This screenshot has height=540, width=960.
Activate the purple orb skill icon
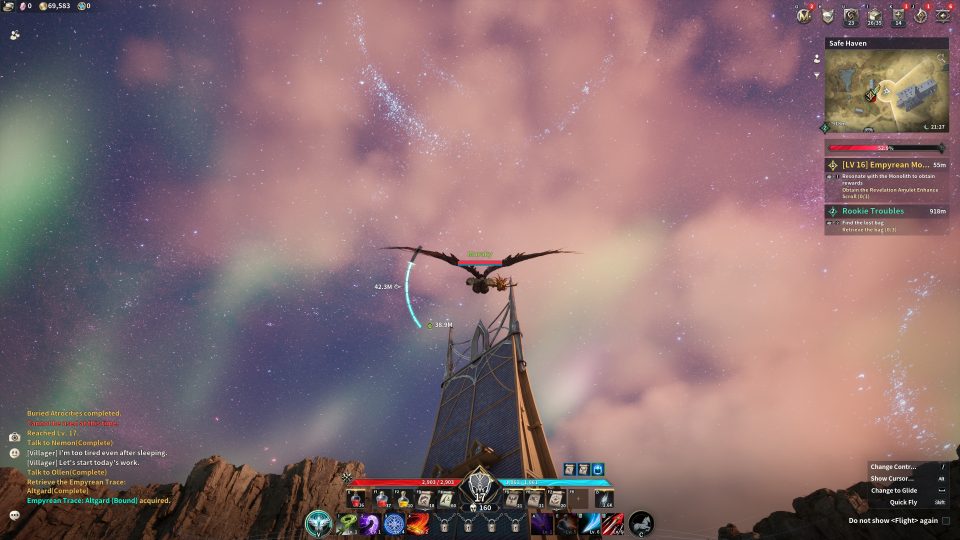tap(369, 523)
